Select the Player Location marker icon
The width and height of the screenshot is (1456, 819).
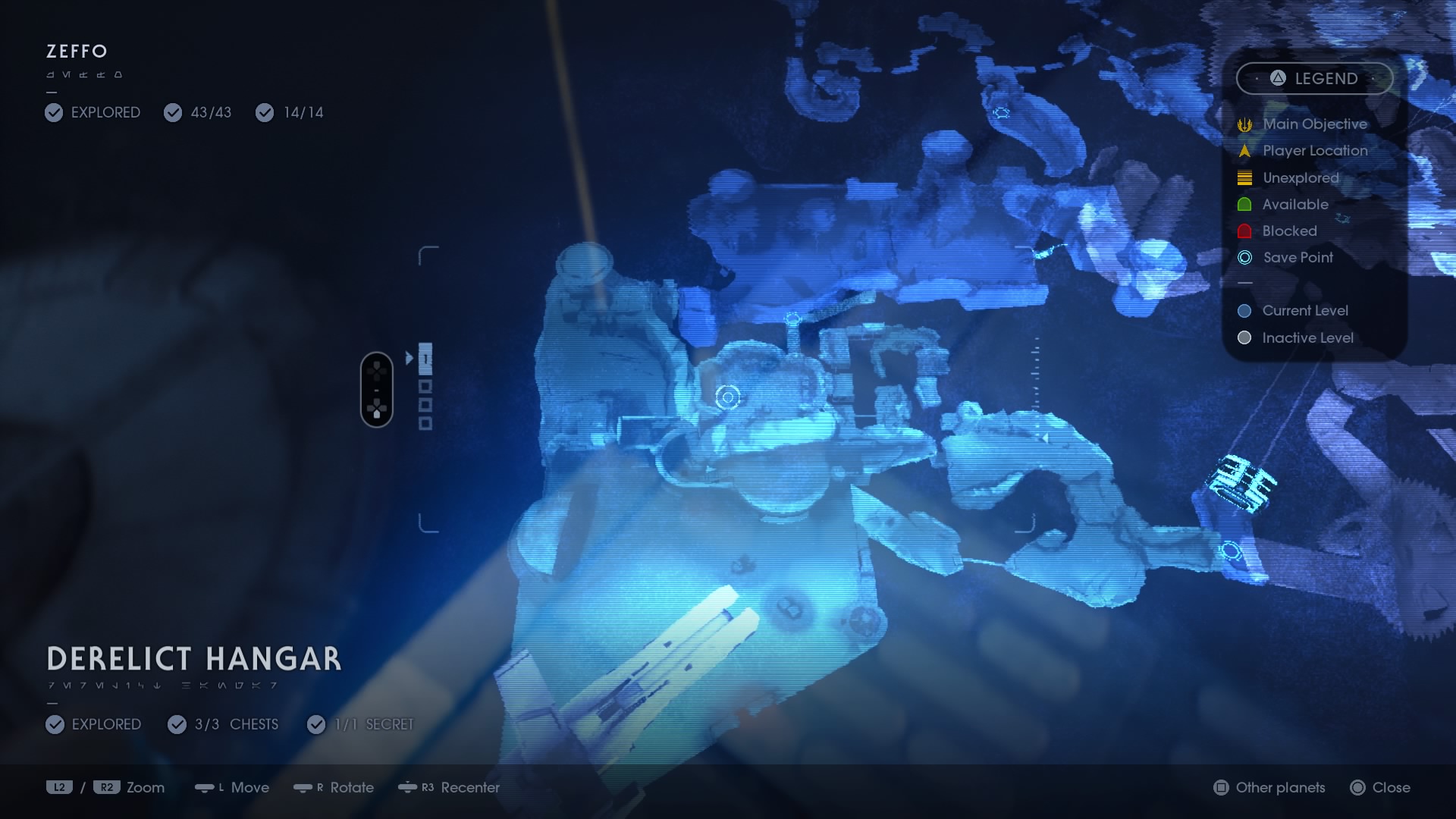[x=1244, y=150]
